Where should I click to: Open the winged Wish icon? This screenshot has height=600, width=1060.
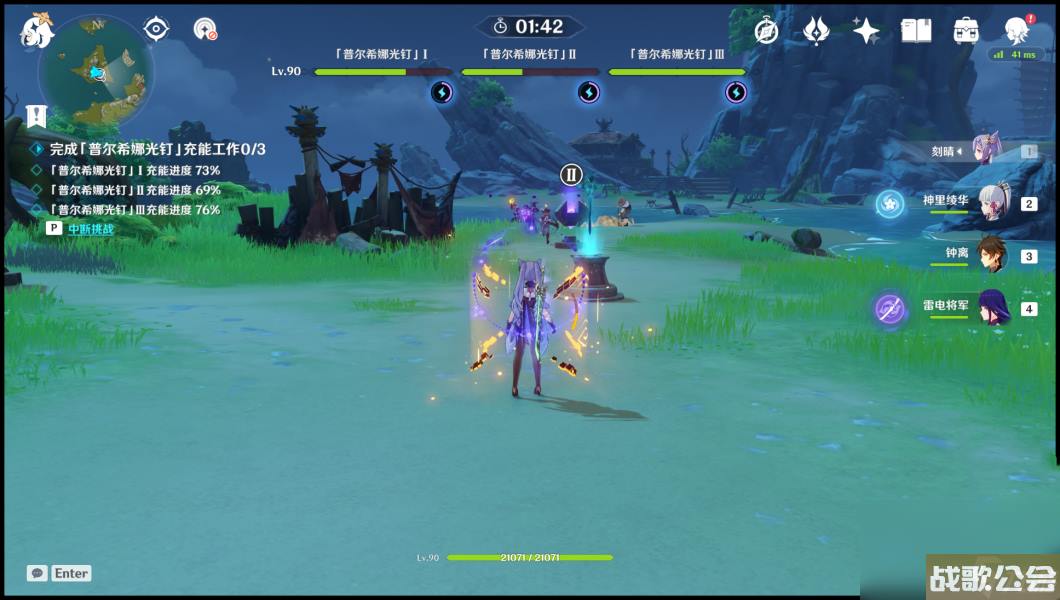click(817, 30)
